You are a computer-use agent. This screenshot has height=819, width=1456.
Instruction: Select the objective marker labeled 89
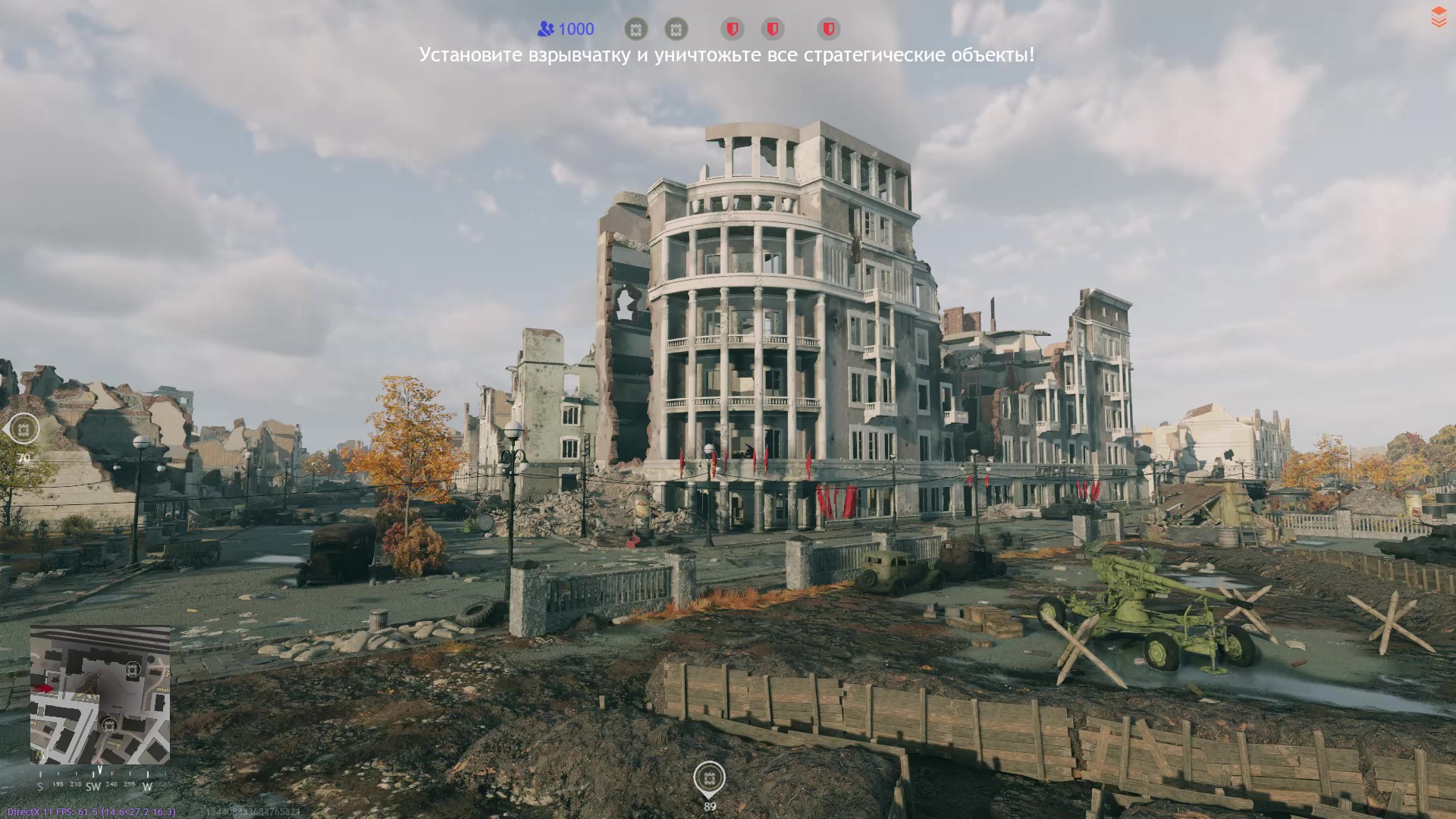point(709,778)
